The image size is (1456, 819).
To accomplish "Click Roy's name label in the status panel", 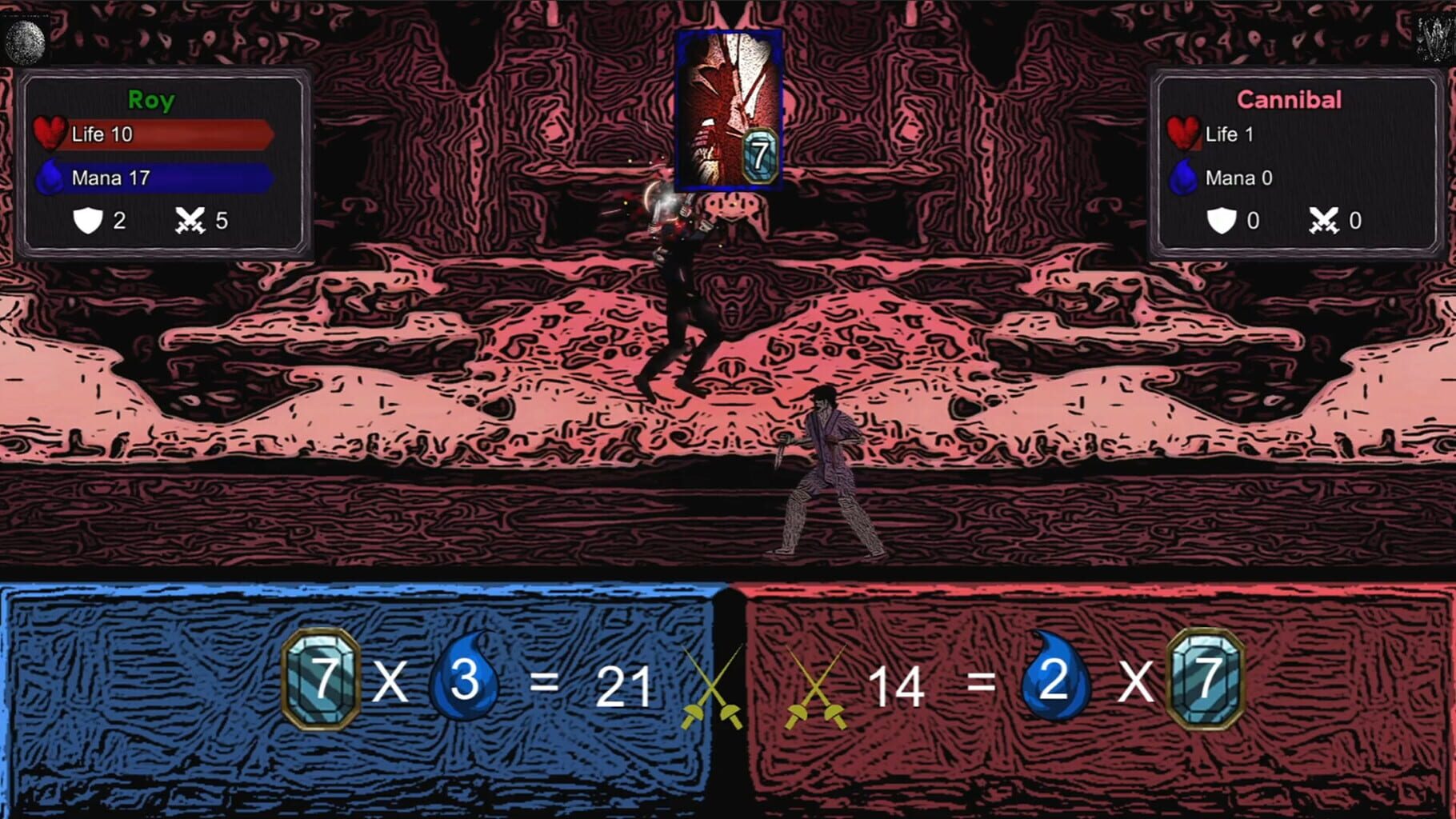I will [x=150, y=100].
